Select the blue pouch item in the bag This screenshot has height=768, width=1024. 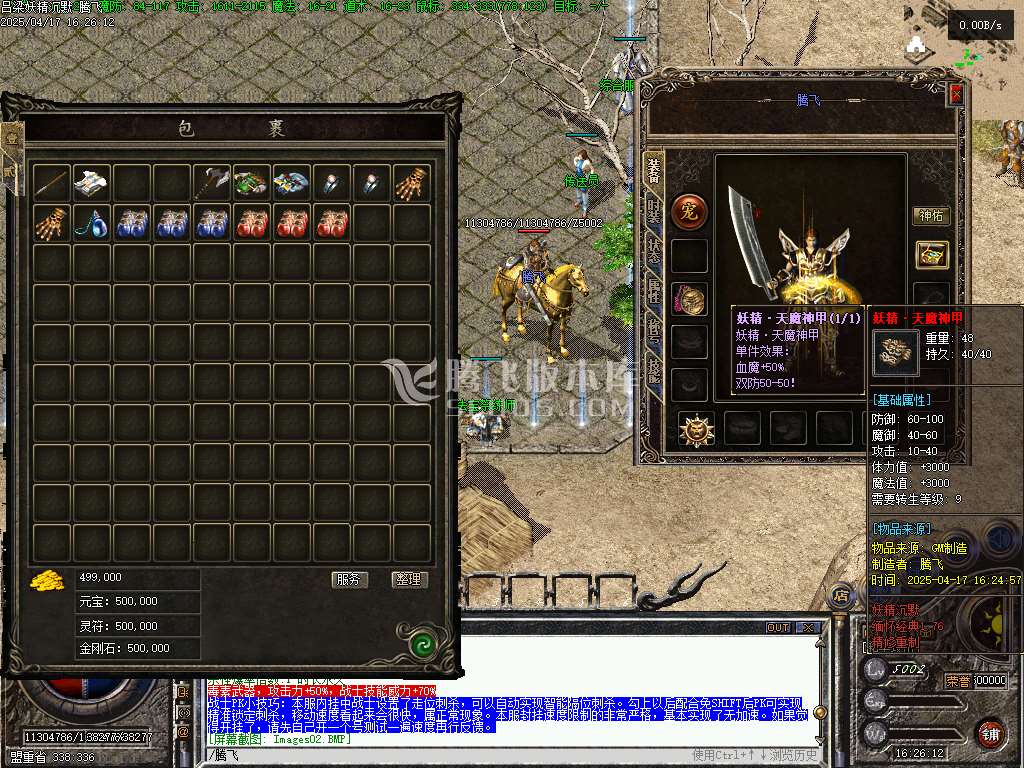coord(92,223)
